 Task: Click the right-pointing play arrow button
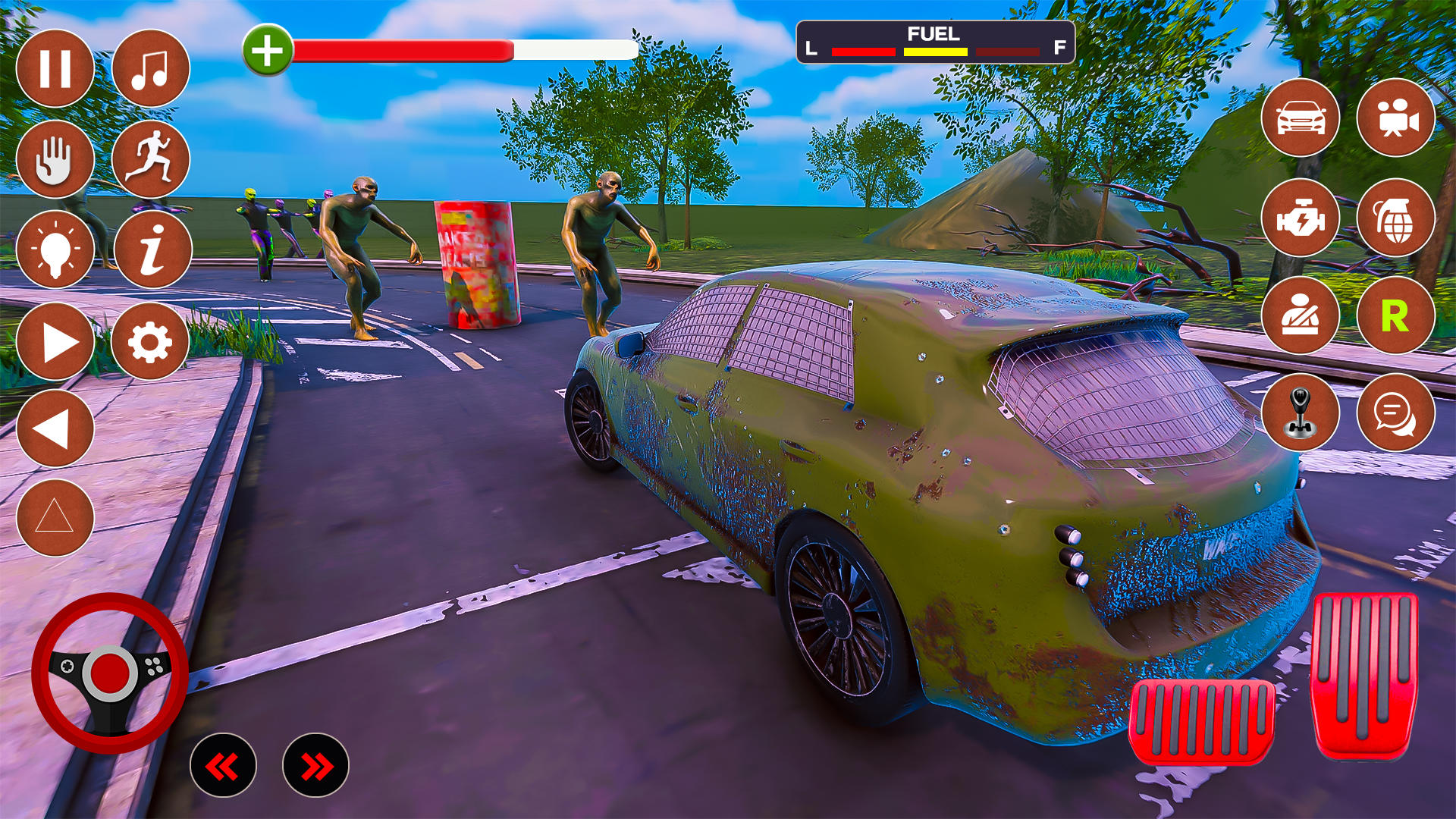pyautogui.click(x=55, y=342)
